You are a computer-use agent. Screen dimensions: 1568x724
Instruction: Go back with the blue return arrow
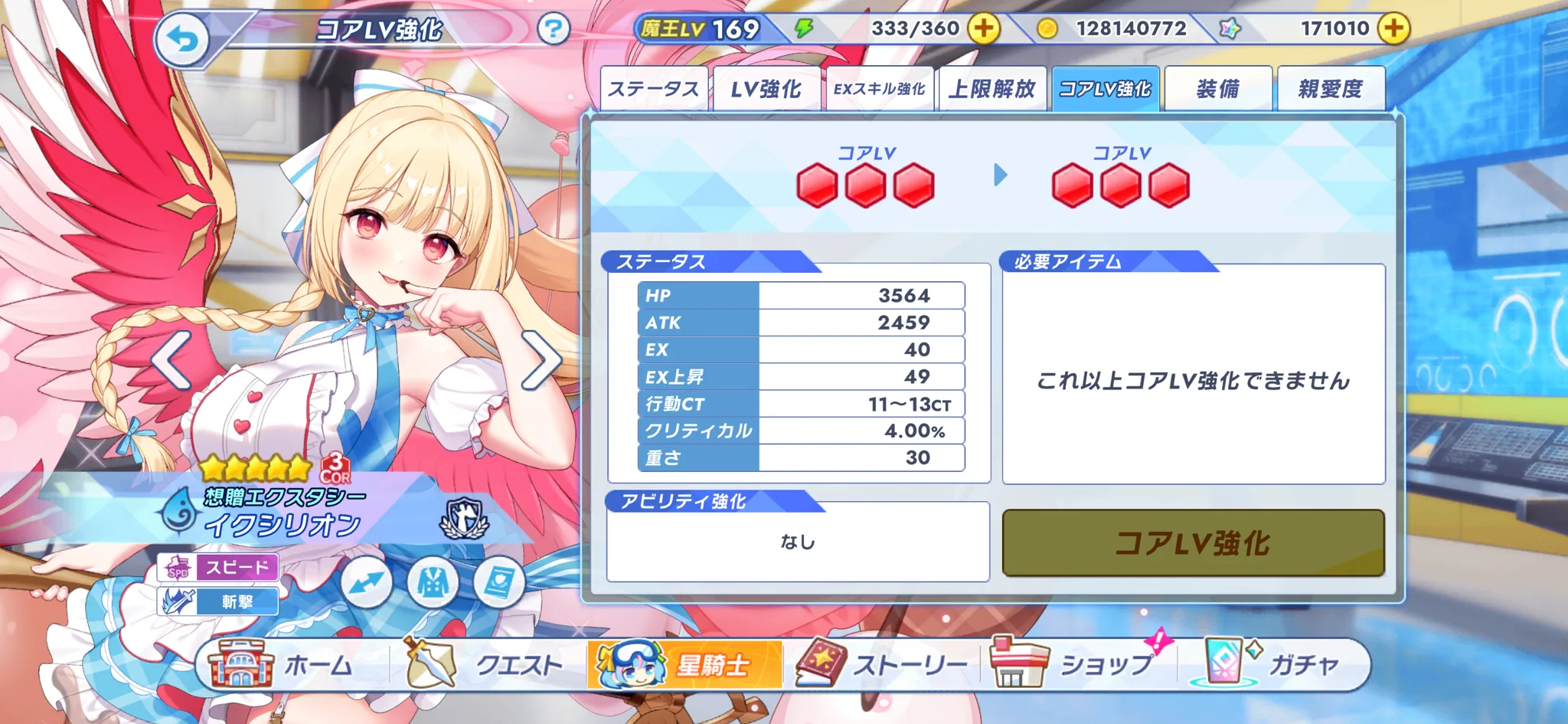[182, 38]
